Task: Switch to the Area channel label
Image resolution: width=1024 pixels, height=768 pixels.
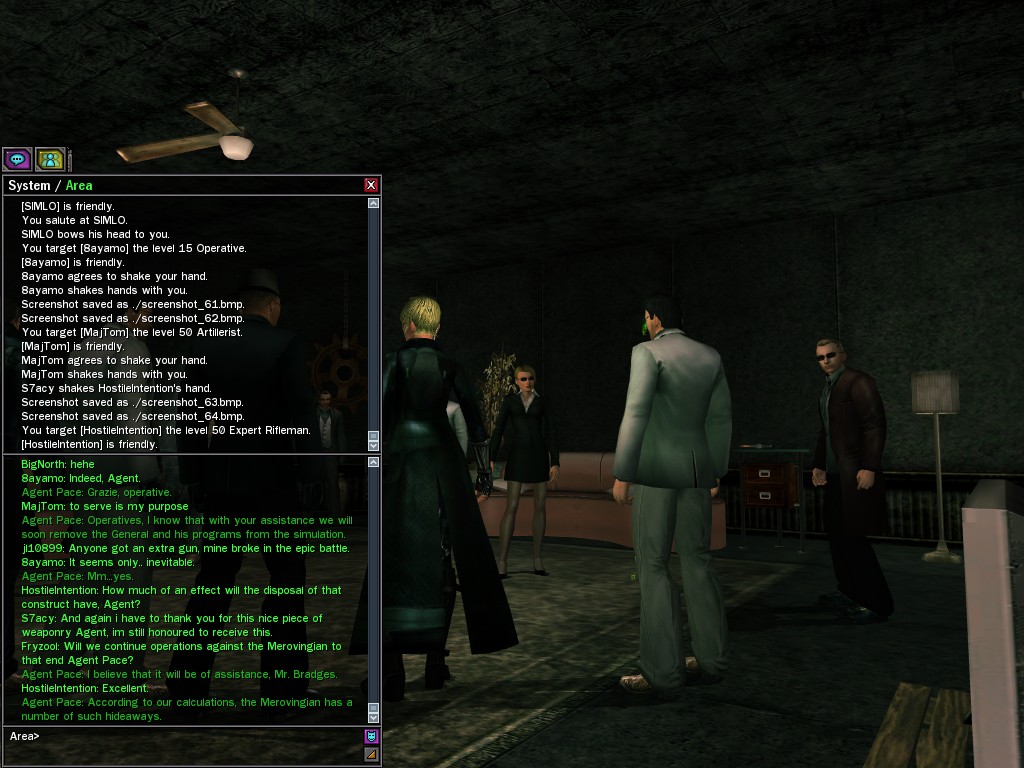Action: click(79, 185)
